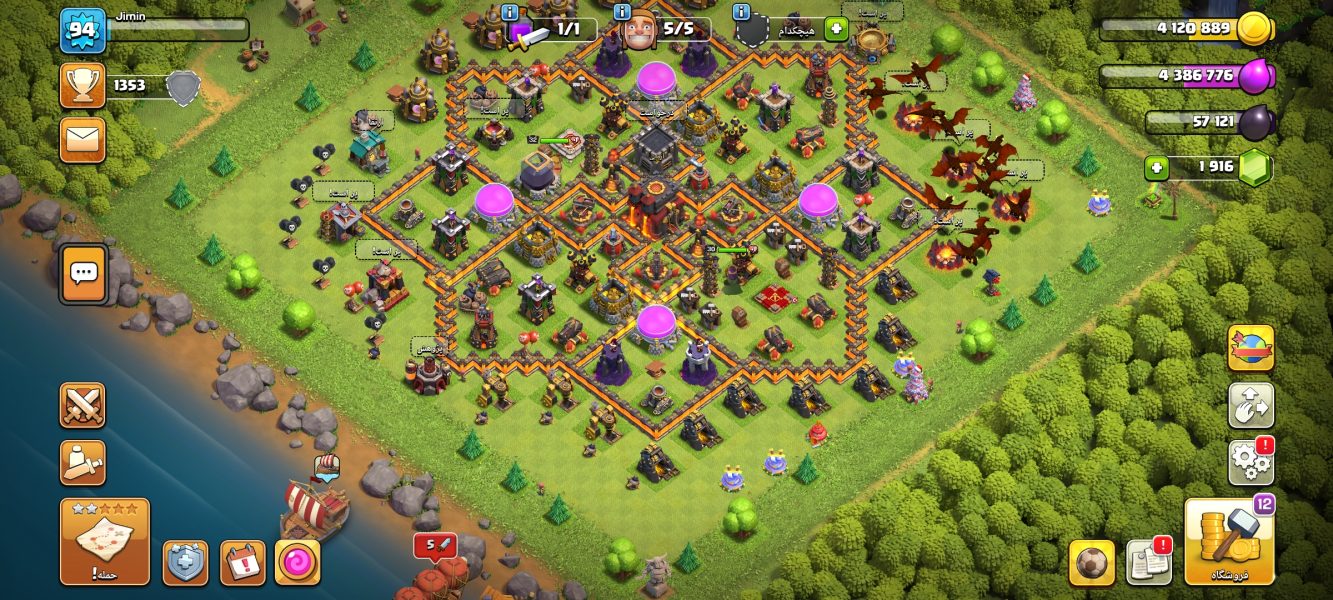
Task: Open the mail envelope inbox
Action: (x=82, y=139)
